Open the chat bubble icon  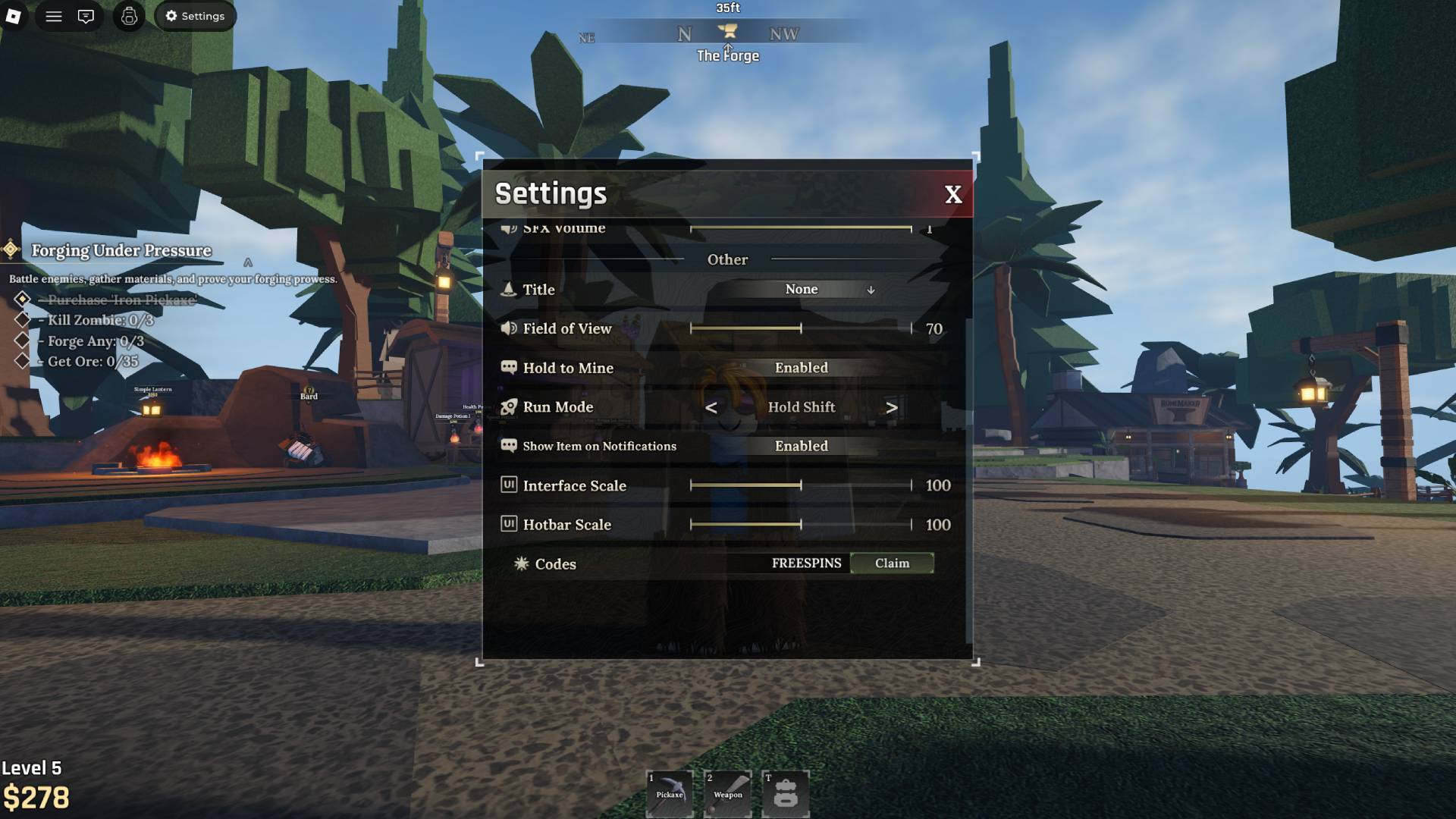pyautogui.click(x=86, y=16)
